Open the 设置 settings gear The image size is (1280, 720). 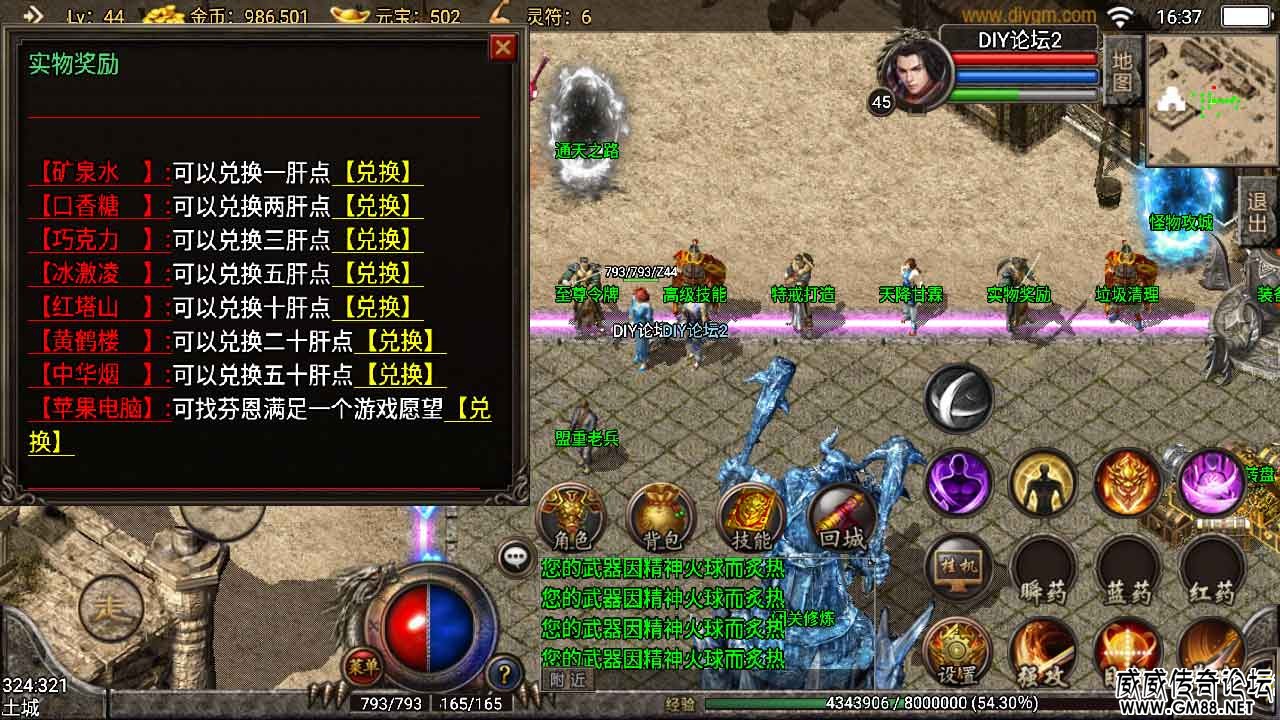[x=958, y=652]
